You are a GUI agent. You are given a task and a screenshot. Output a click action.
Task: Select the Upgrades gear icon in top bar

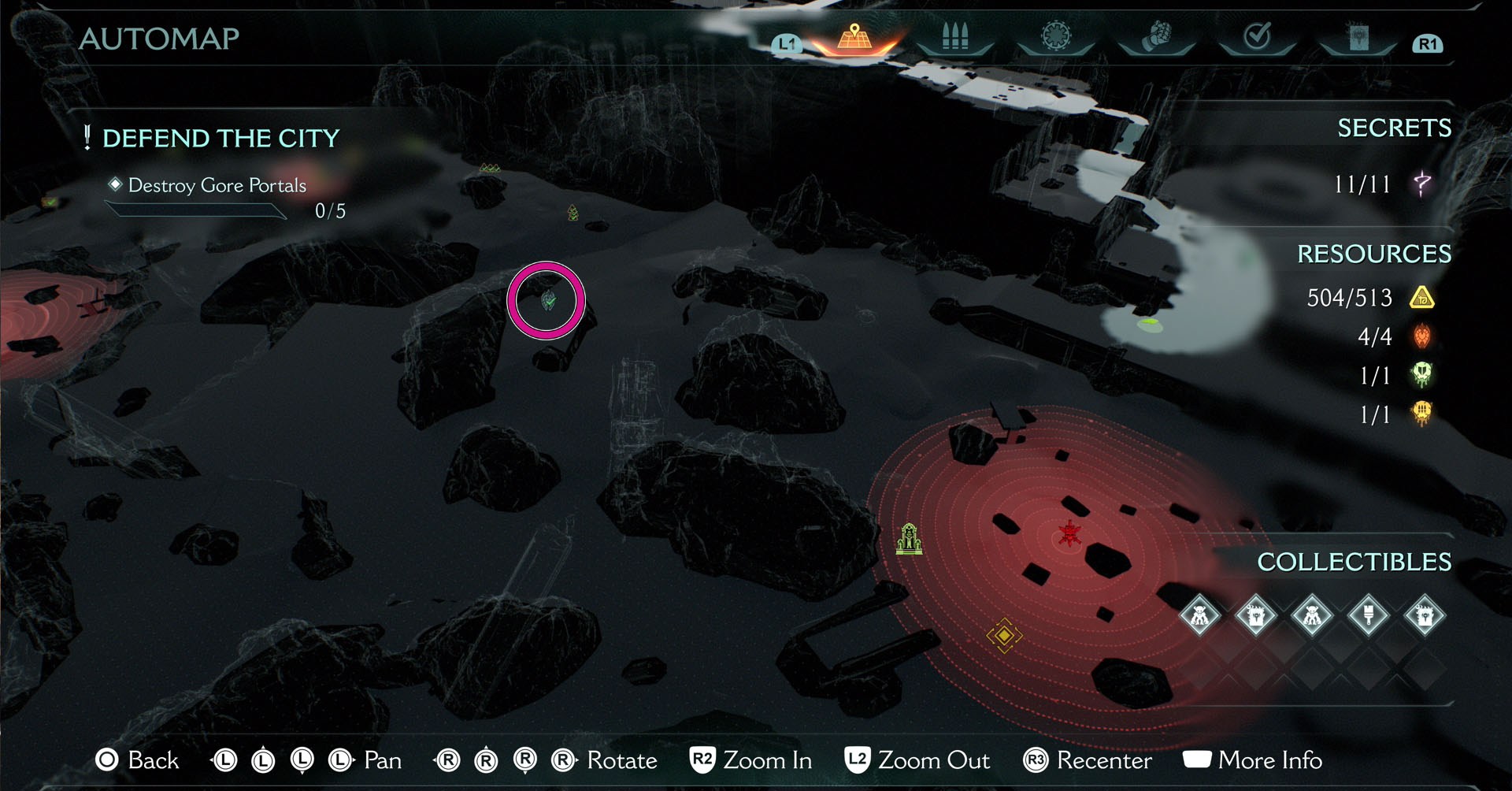[1055, 34]
